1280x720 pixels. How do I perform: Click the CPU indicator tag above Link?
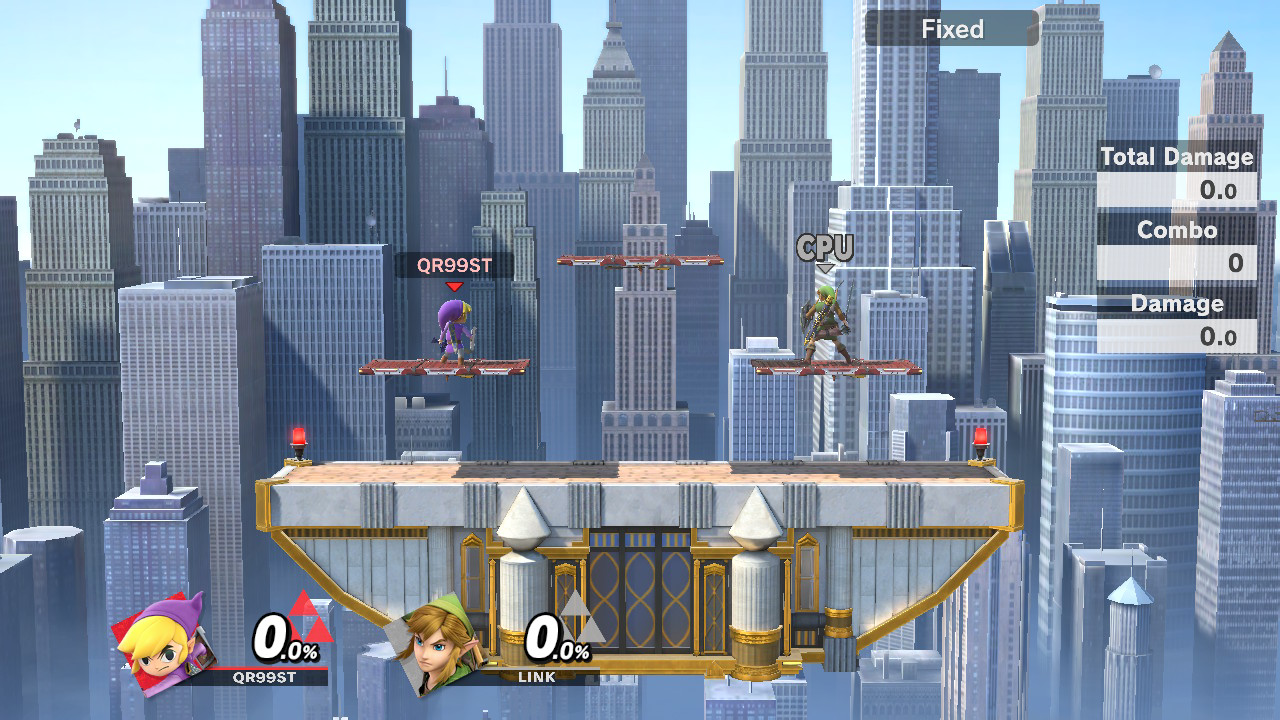(825, 248)
